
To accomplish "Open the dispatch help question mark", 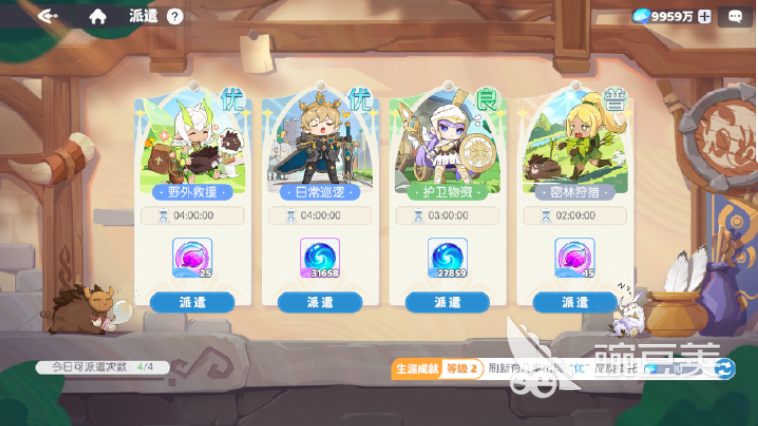I will coord(175,16).
